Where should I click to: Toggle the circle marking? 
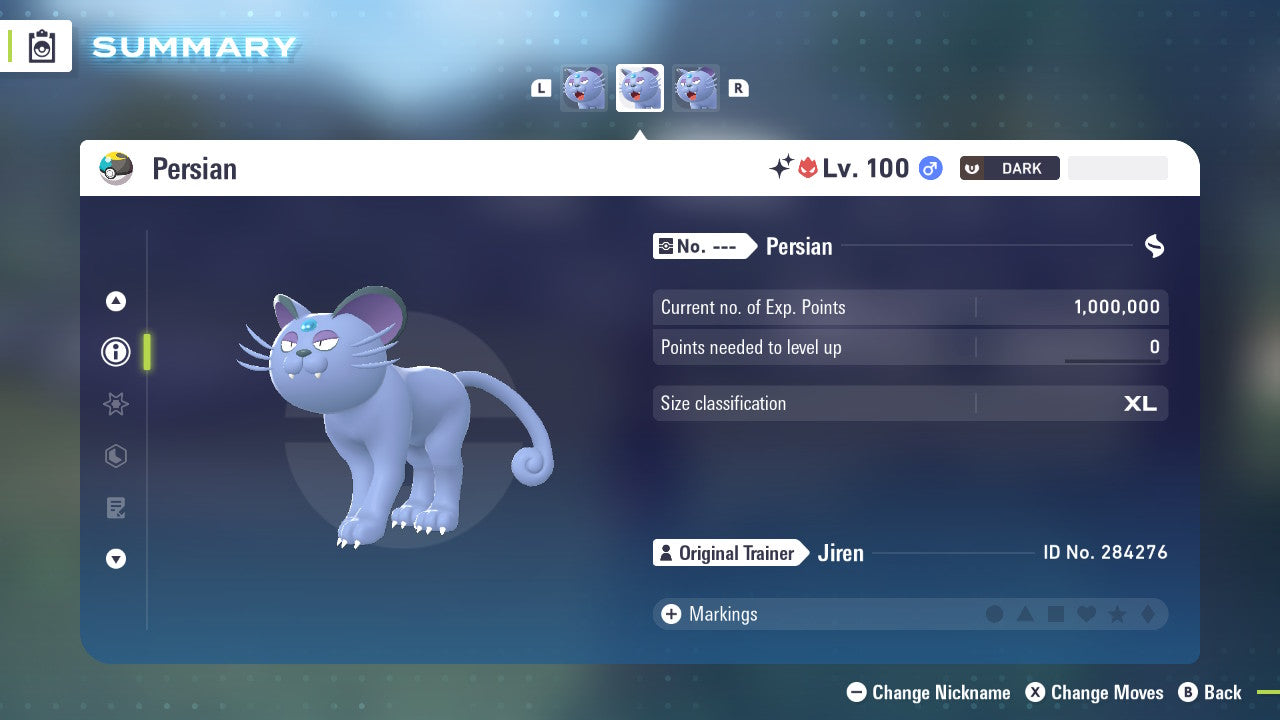pyautogui.click(x=995, y=614)
